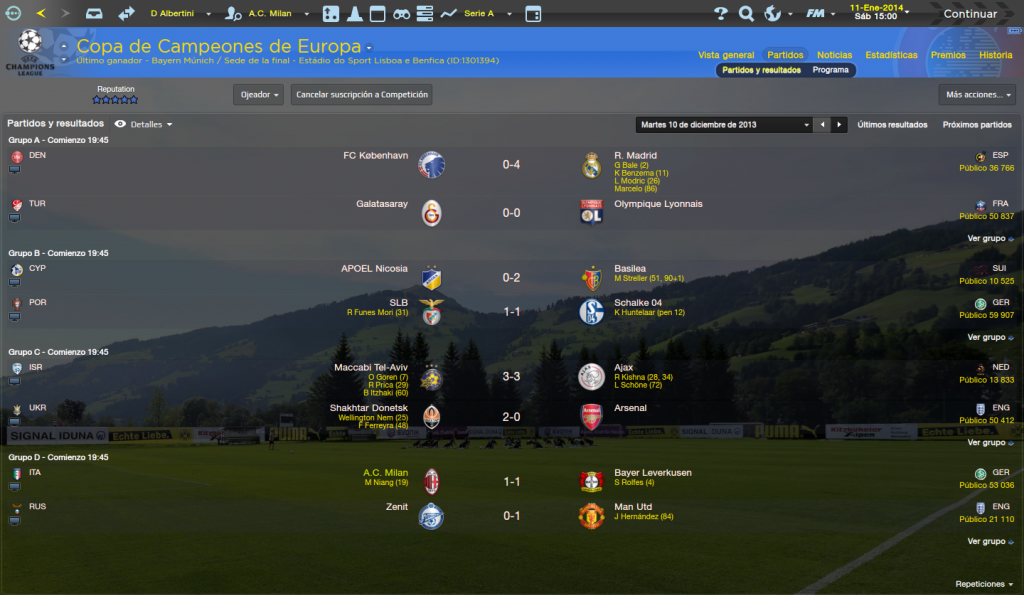The height and width of the screenshot is (595, 1024).
Task: Open the Detalles view options
Action: coord(144,125)
